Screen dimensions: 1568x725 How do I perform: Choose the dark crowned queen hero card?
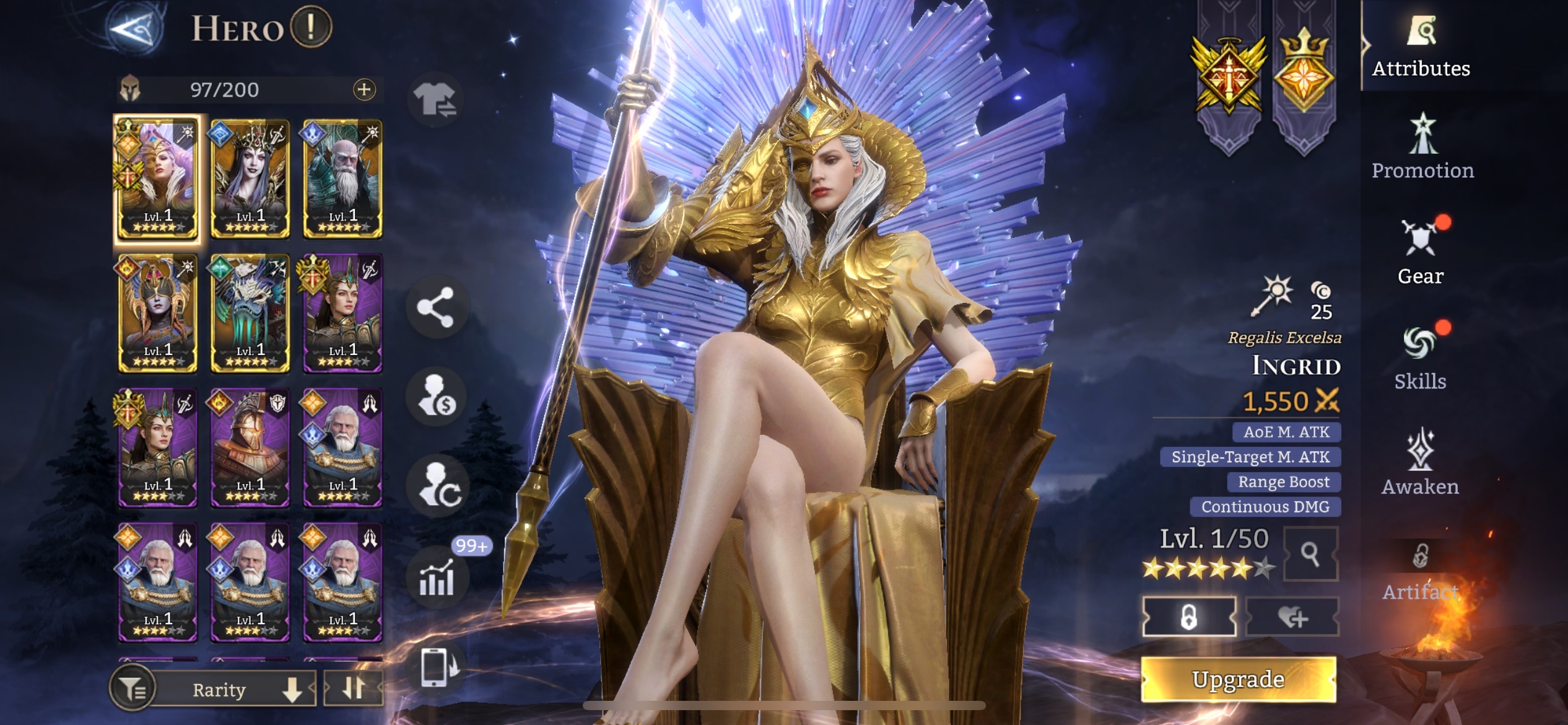coord(250,178)
